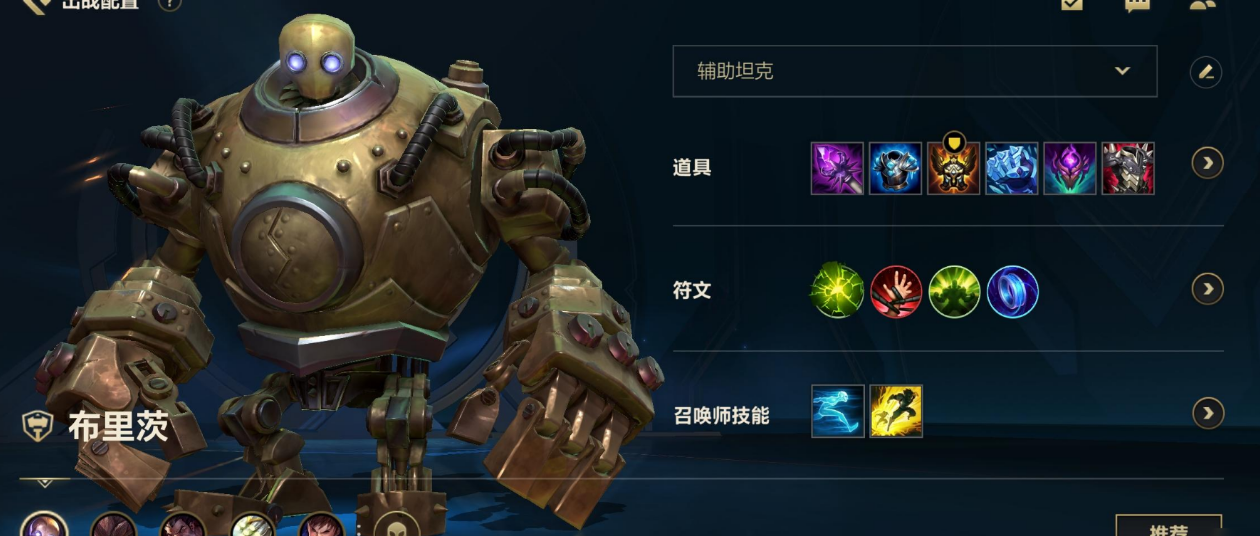This screenshot has height=536, width=1260.
Task: Click the pencil edit loadout name button
Action: coord(1206,72)
